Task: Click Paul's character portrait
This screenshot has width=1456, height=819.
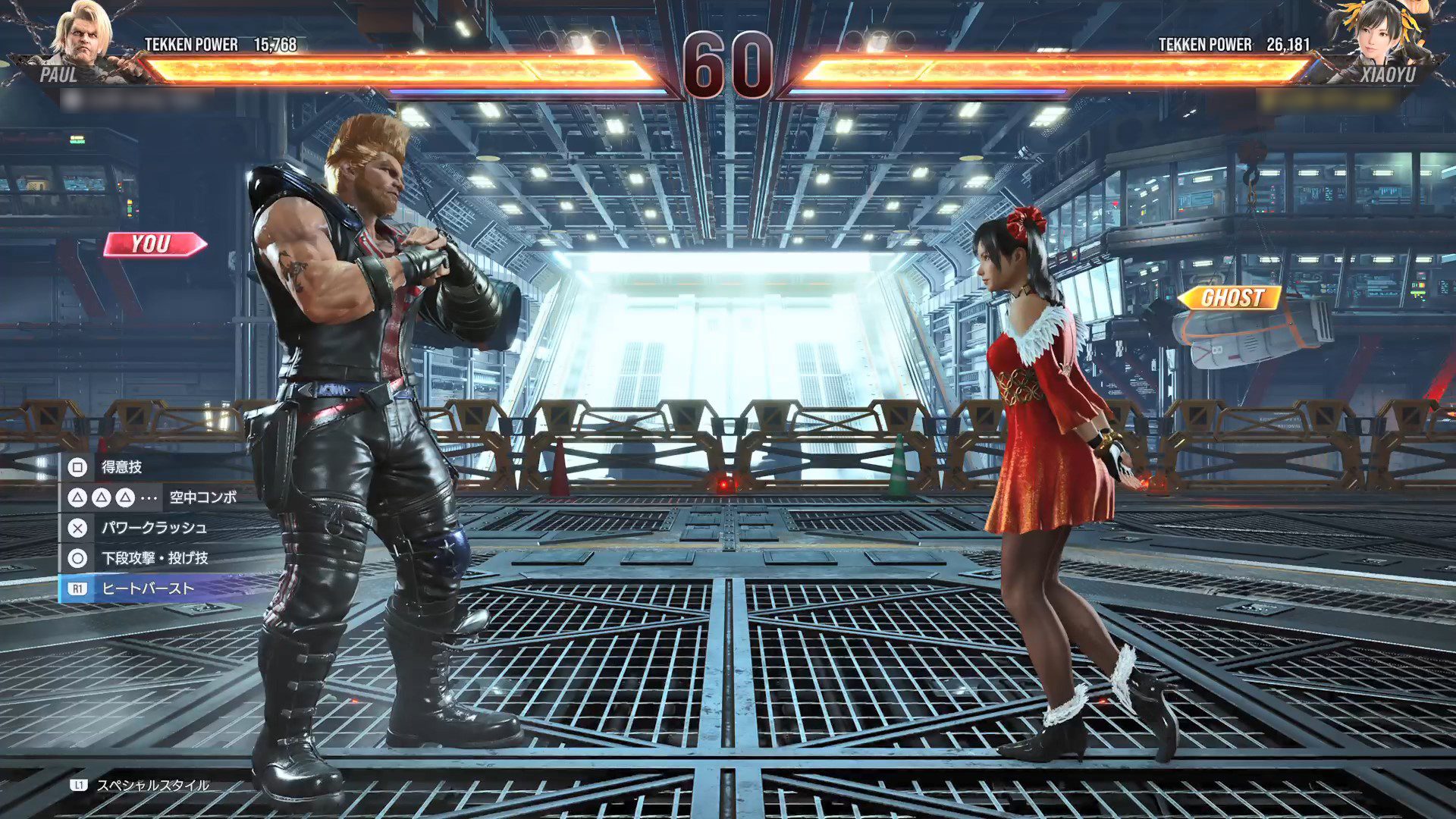Action: pyautogui.click(x=83, y=36)
